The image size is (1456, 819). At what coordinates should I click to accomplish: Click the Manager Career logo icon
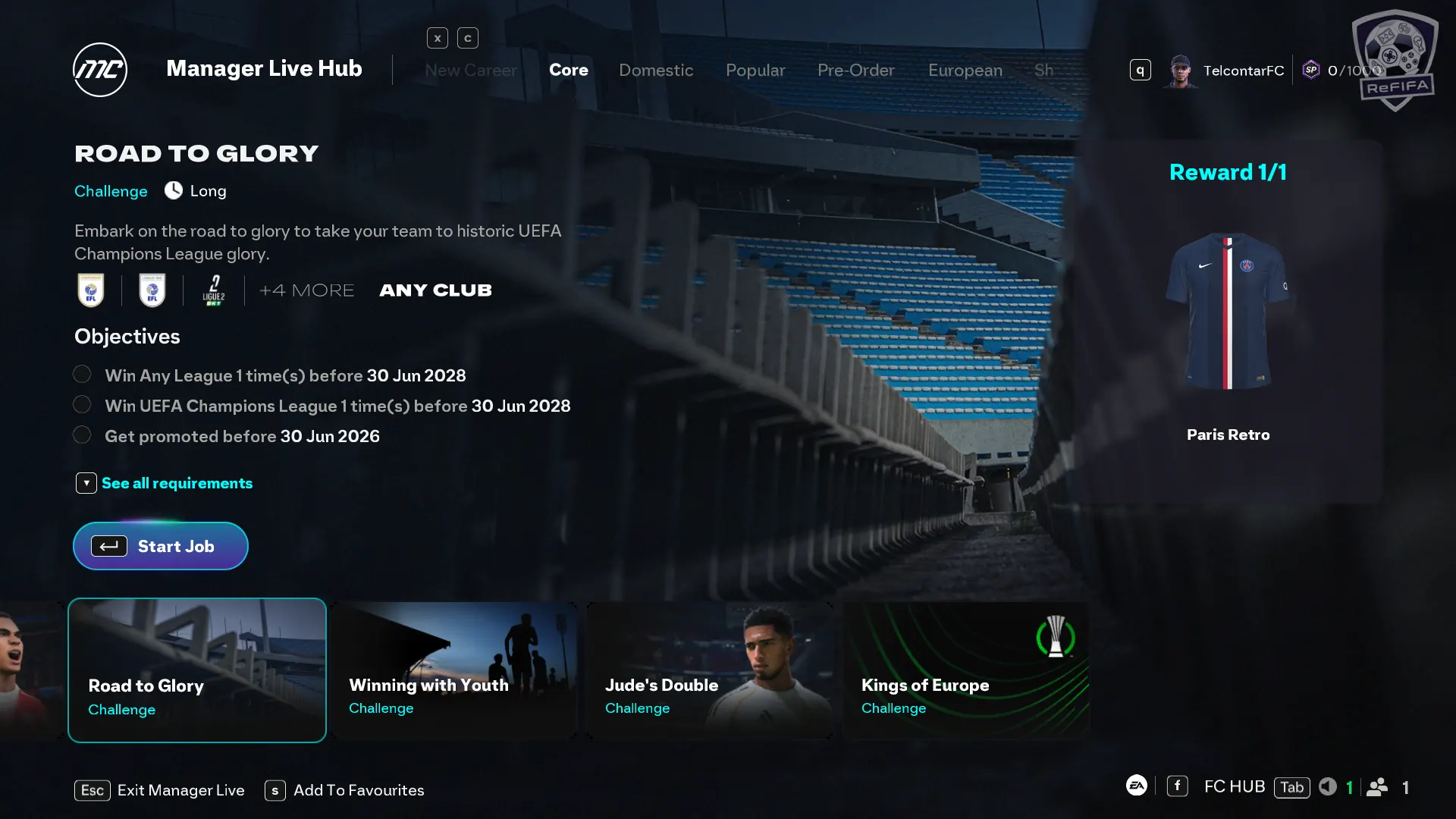100,70
